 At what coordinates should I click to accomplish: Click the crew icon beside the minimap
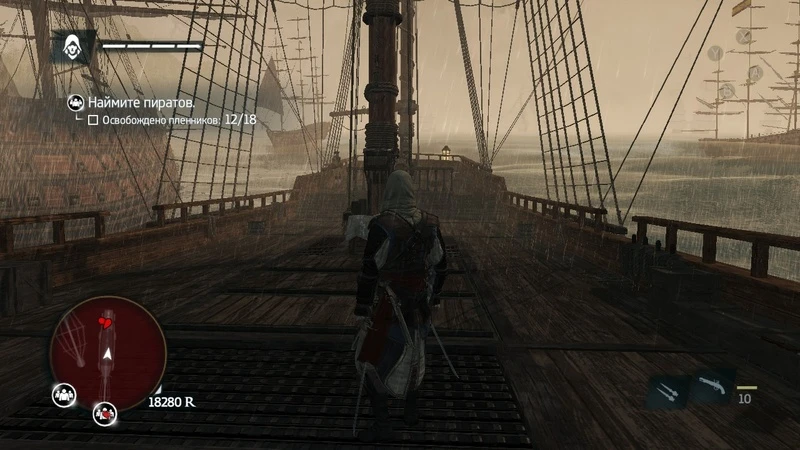click(x=62, y=395)
